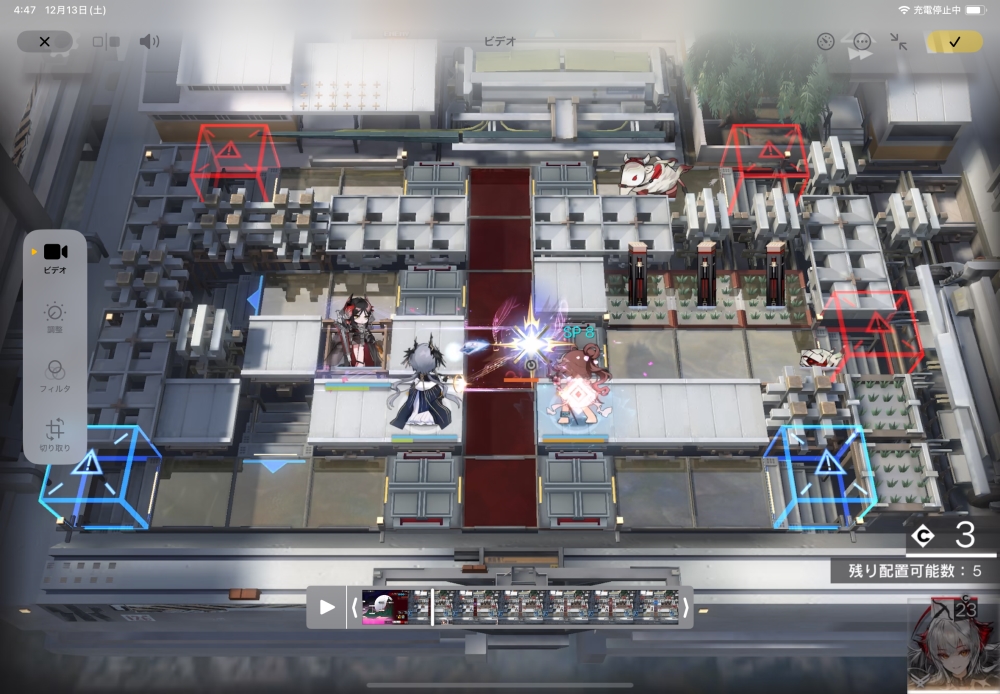Tap the flip/aspect icon beside the speaker
Viewport: 1000px width, 694px height.
click(x=105, y=42)
